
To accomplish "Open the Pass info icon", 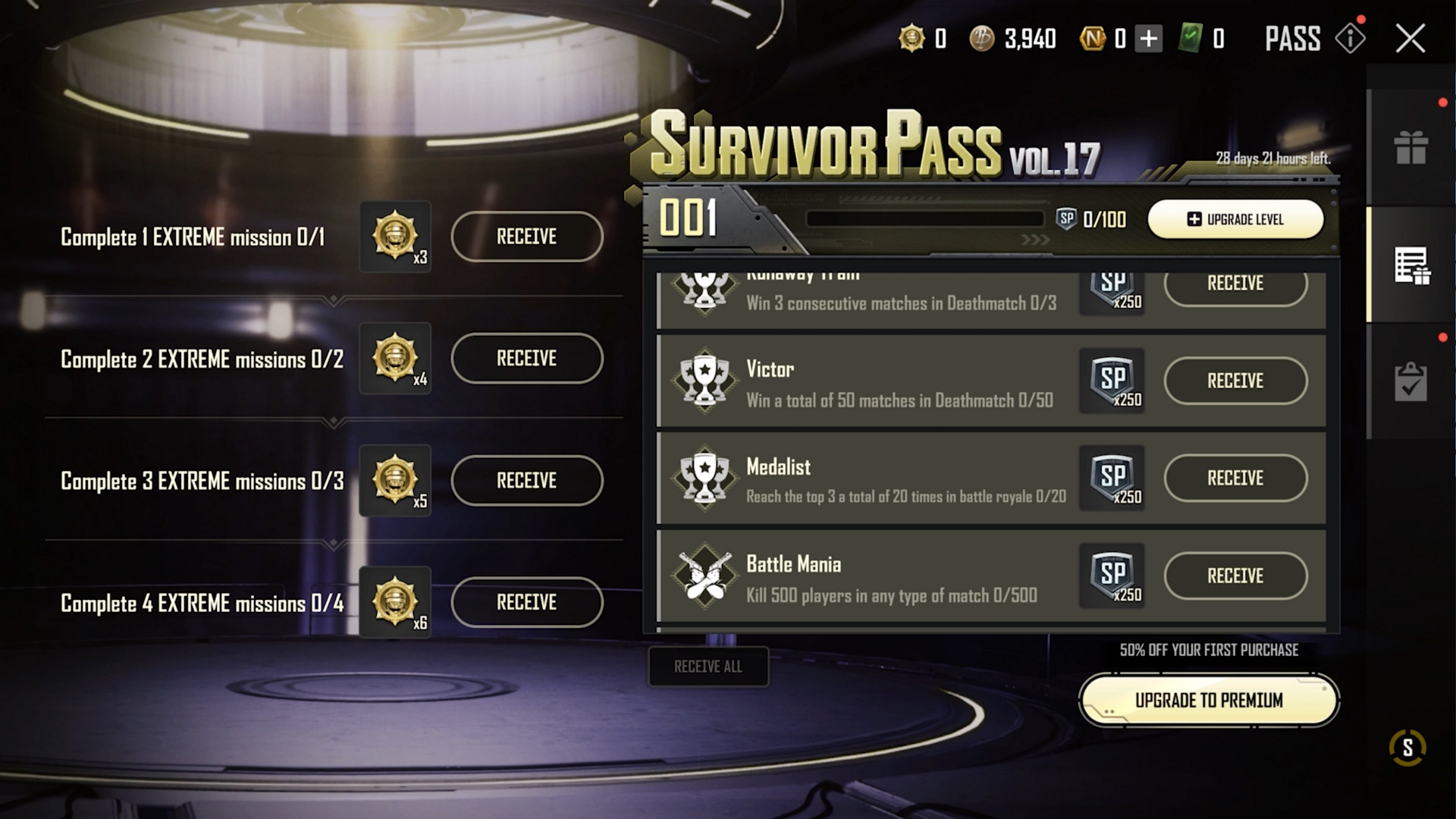I will (x=1351, y=38).
